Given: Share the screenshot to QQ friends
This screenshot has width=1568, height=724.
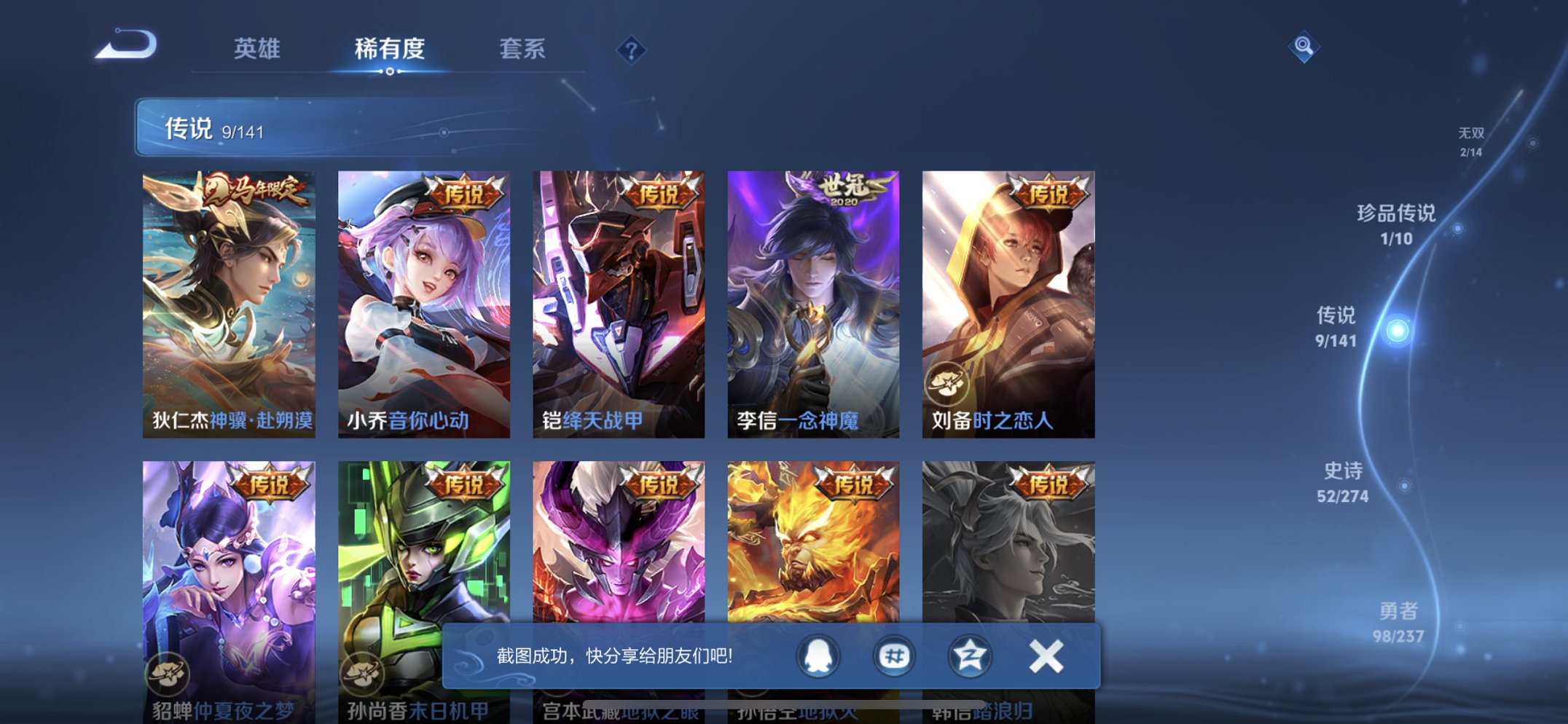Looking at the screenshot, I should click(x=818, y=656).
